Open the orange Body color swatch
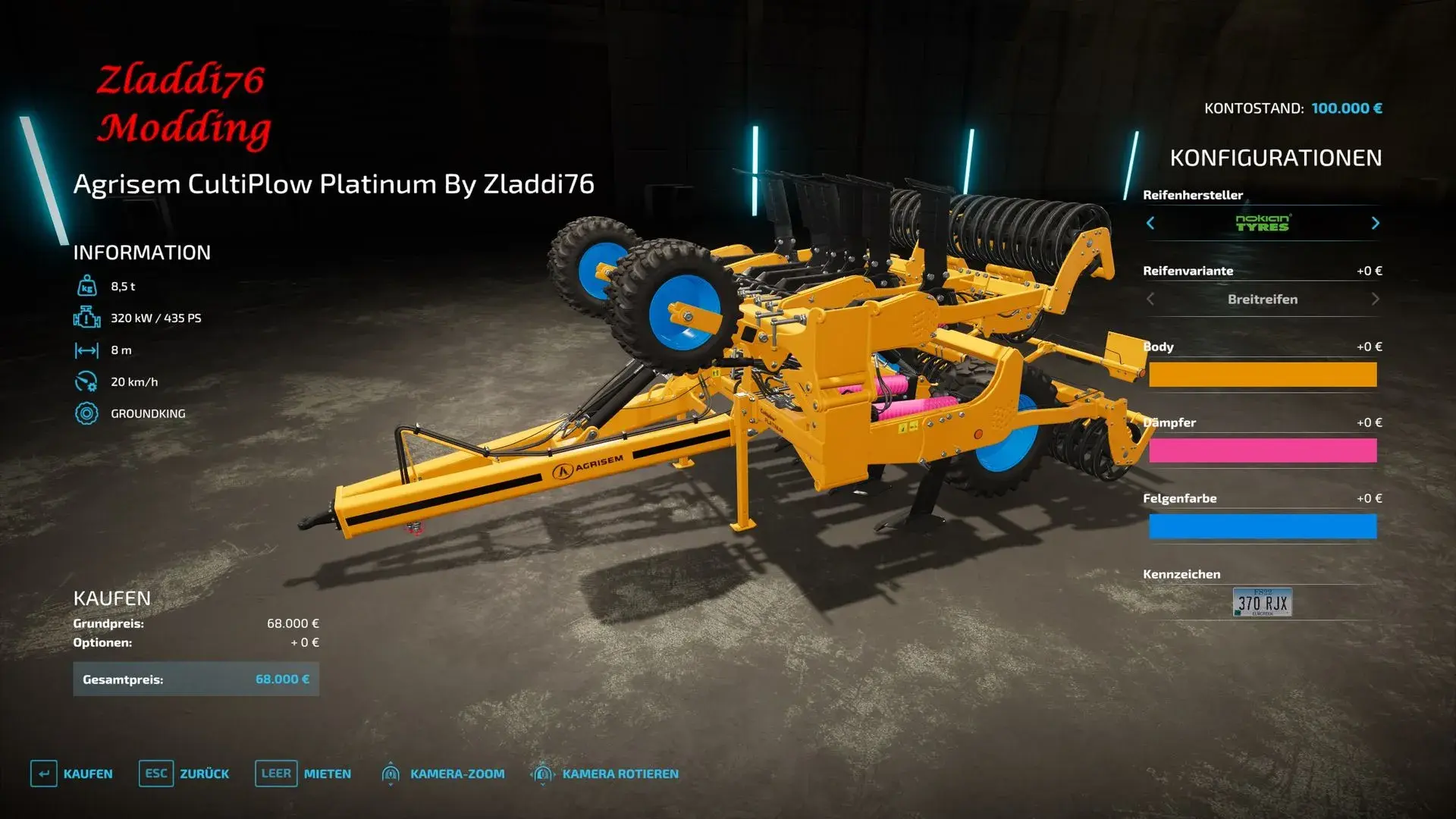The height and width of the screenshot is (819, 1456). [1262, 375]
